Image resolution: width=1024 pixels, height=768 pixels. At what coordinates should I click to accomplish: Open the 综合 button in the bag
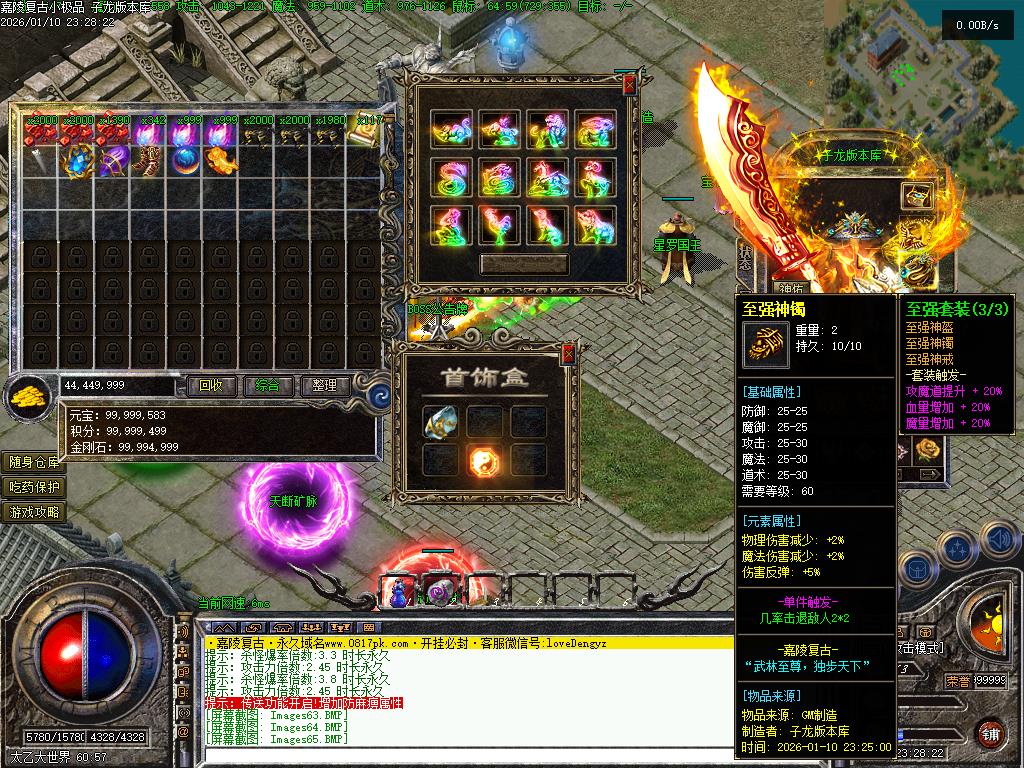[x=267, y=385]
